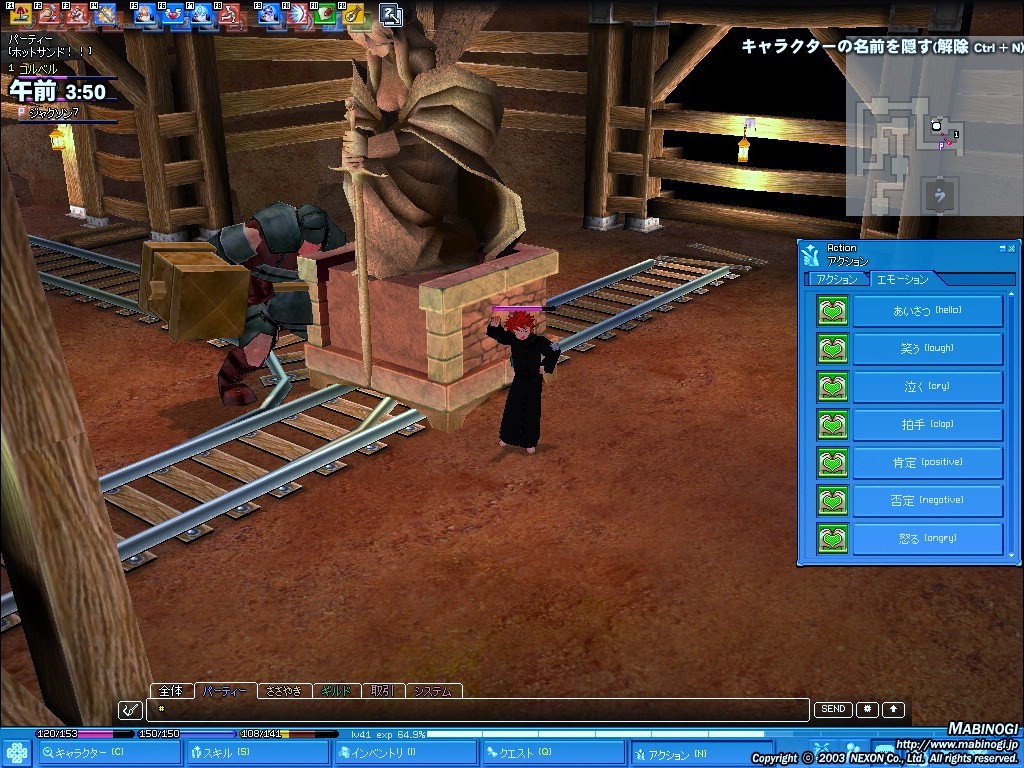Close the Action window
This screenshot has width=1024, height=768.
click(x=1012, y=248)
